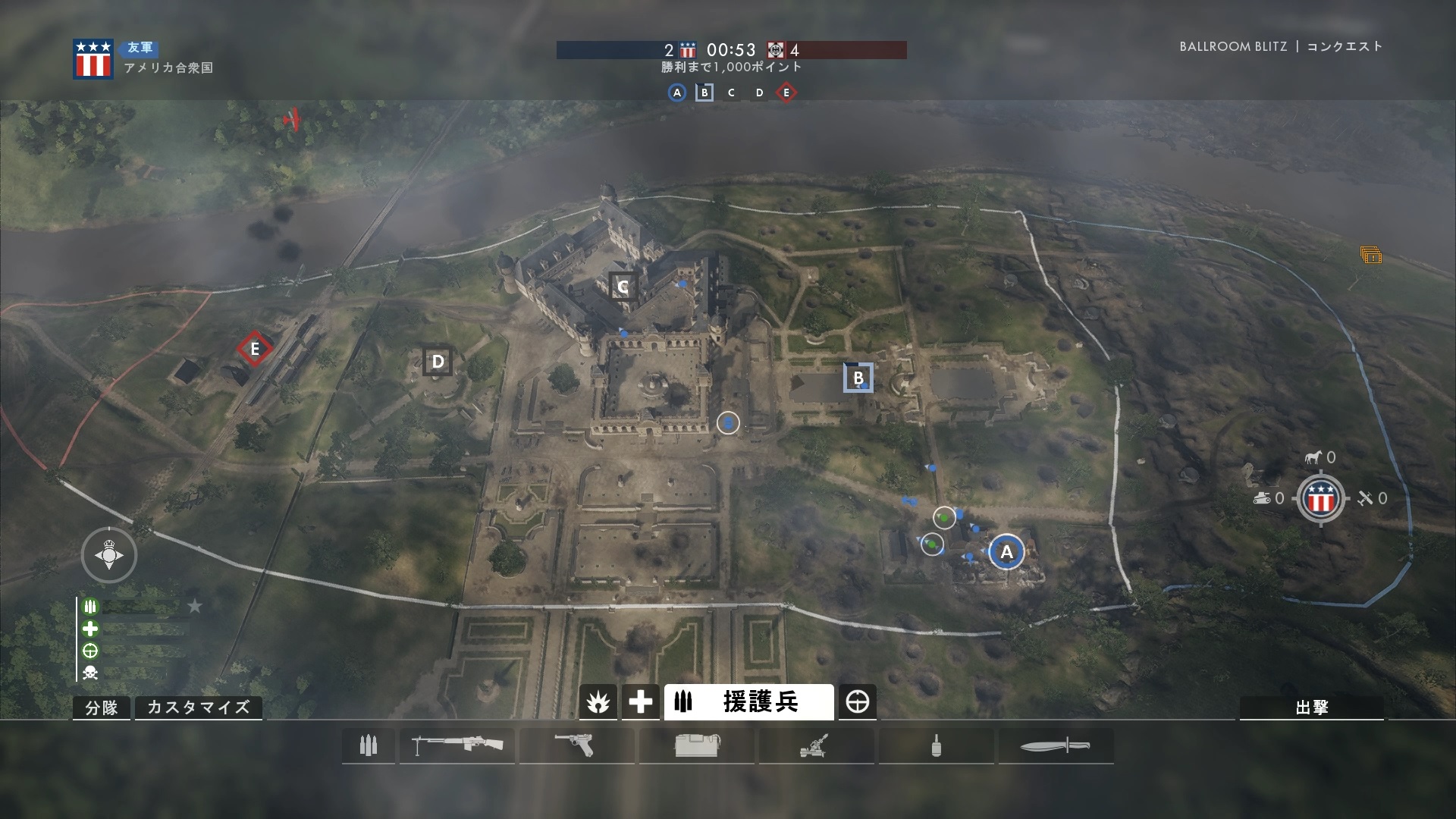
Task: Select the knife melee weapon slot
Action: click(1056, 746)
